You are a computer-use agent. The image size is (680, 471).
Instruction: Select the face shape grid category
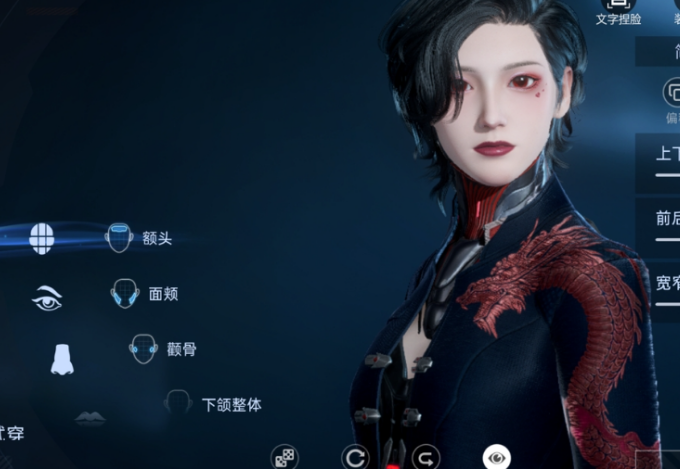41,238
